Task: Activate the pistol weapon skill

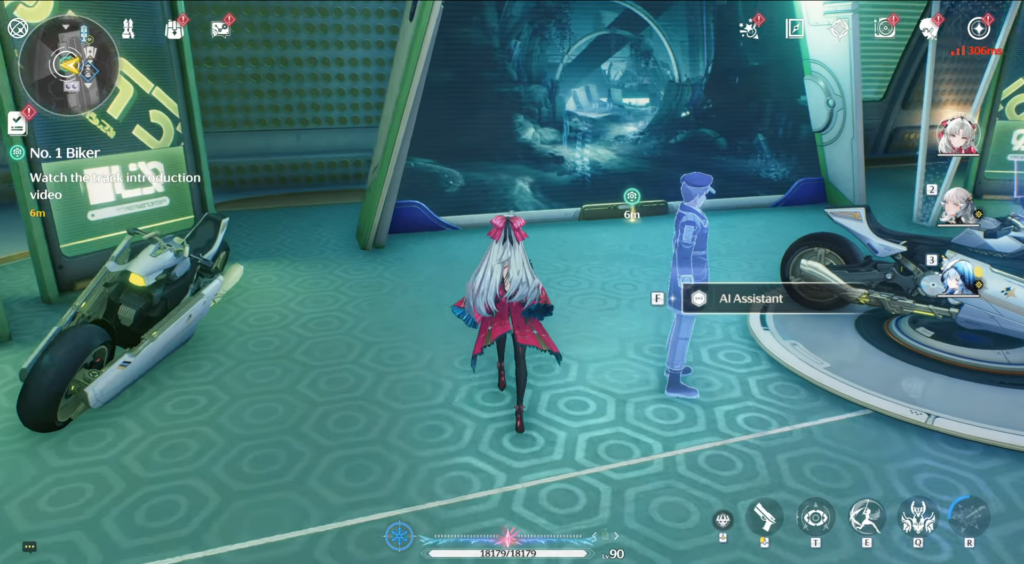Action: click(x=764, y=517)
